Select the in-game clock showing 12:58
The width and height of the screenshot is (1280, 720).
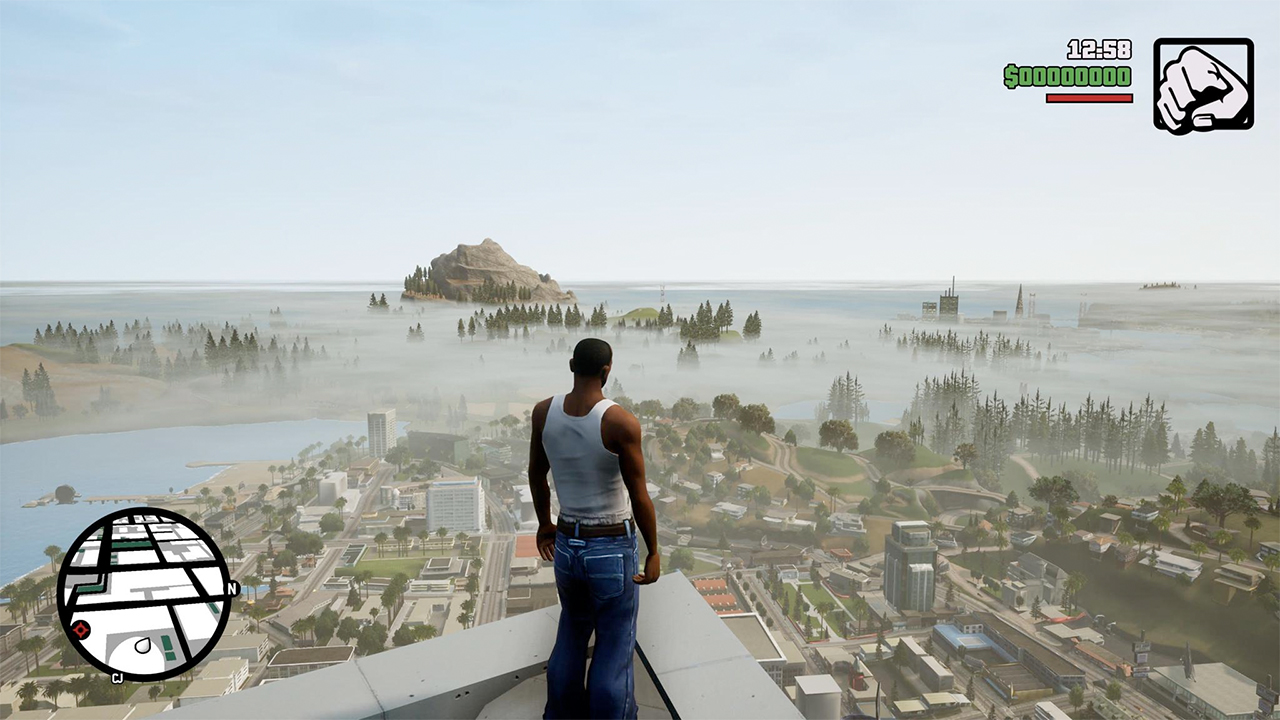(1100, 48)
